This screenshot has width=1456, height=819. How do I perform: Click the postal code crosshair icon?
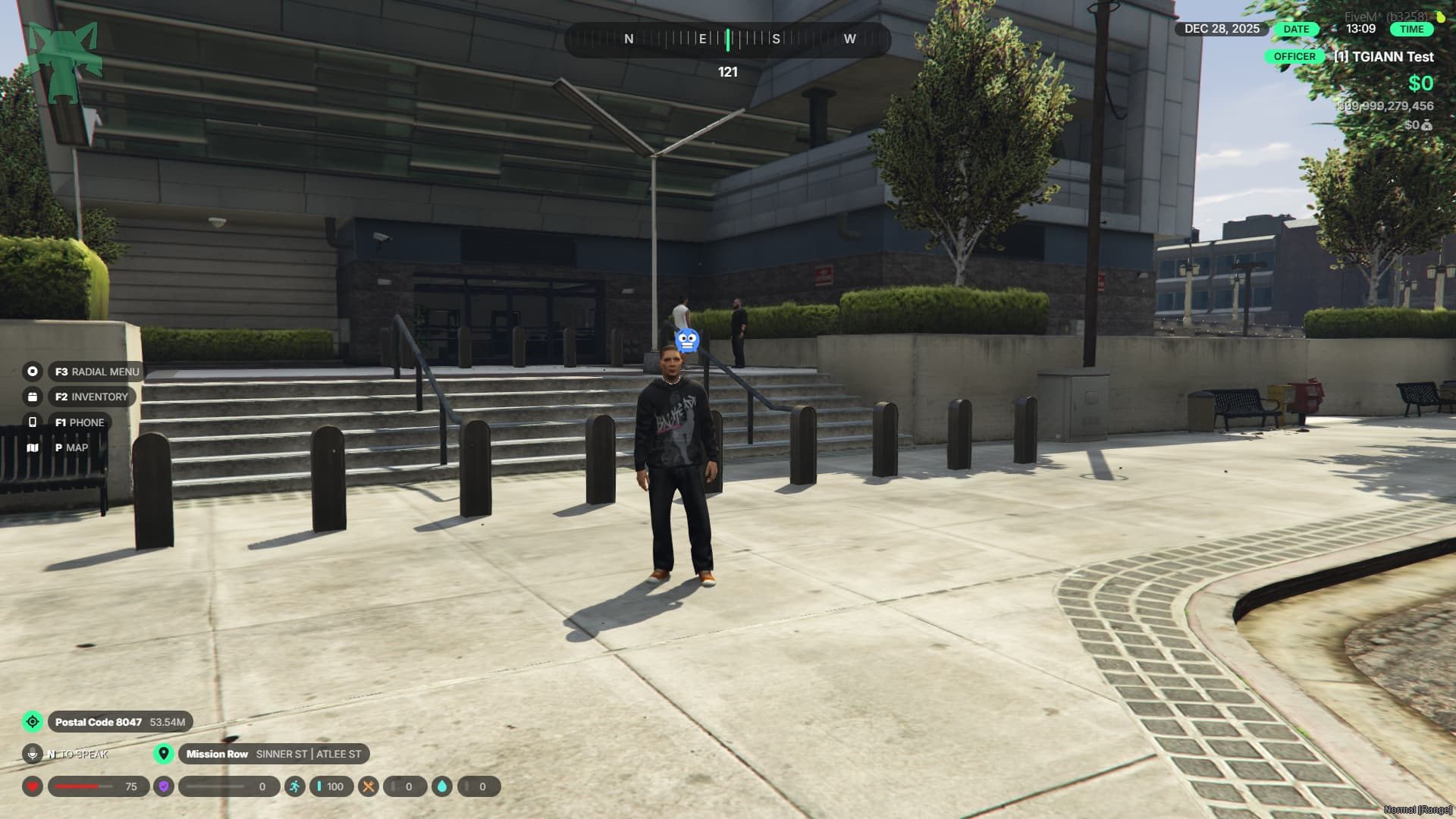point(33,722)
